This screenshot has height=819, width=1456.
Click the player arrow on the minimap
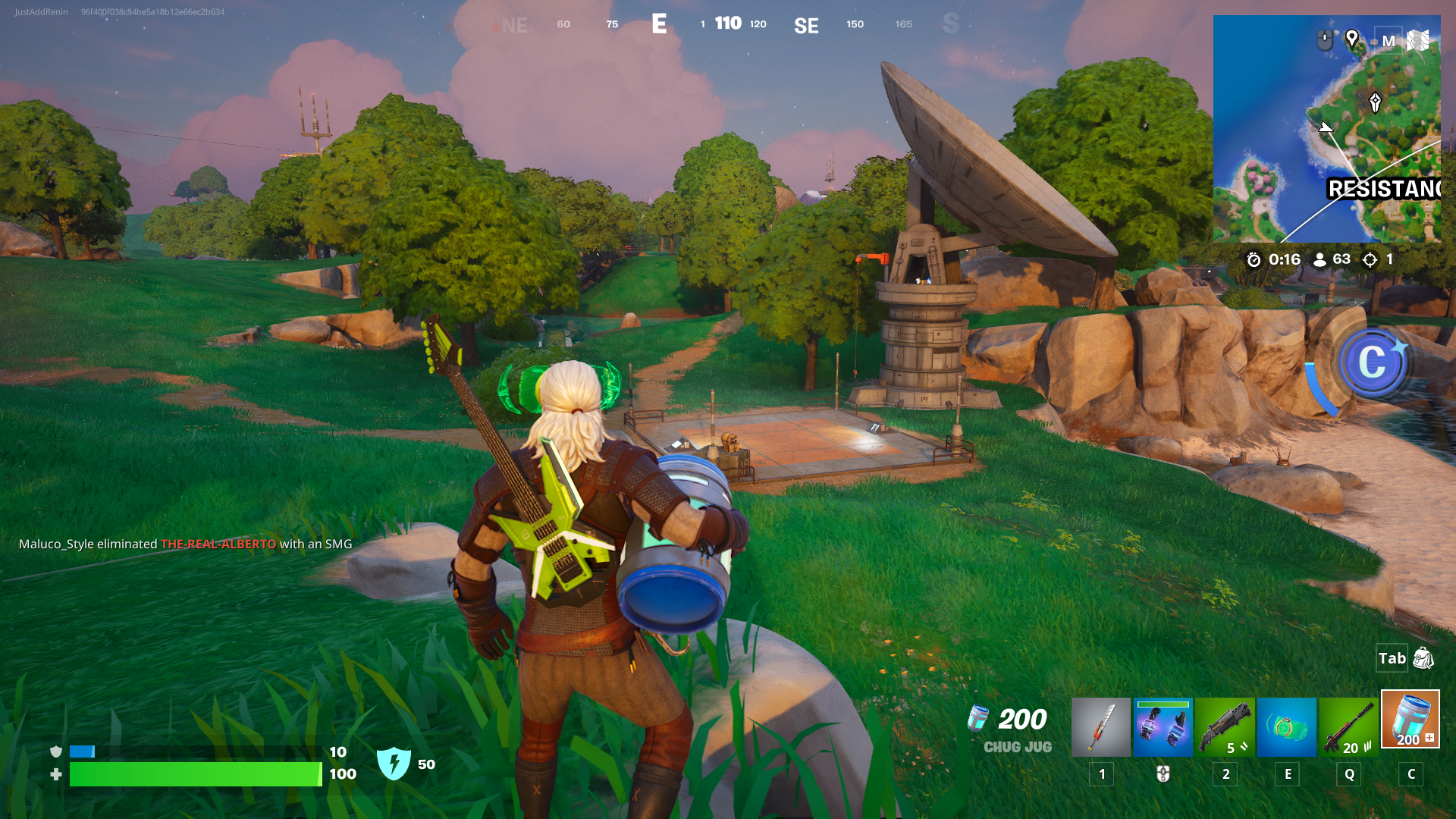[1326, 127]
